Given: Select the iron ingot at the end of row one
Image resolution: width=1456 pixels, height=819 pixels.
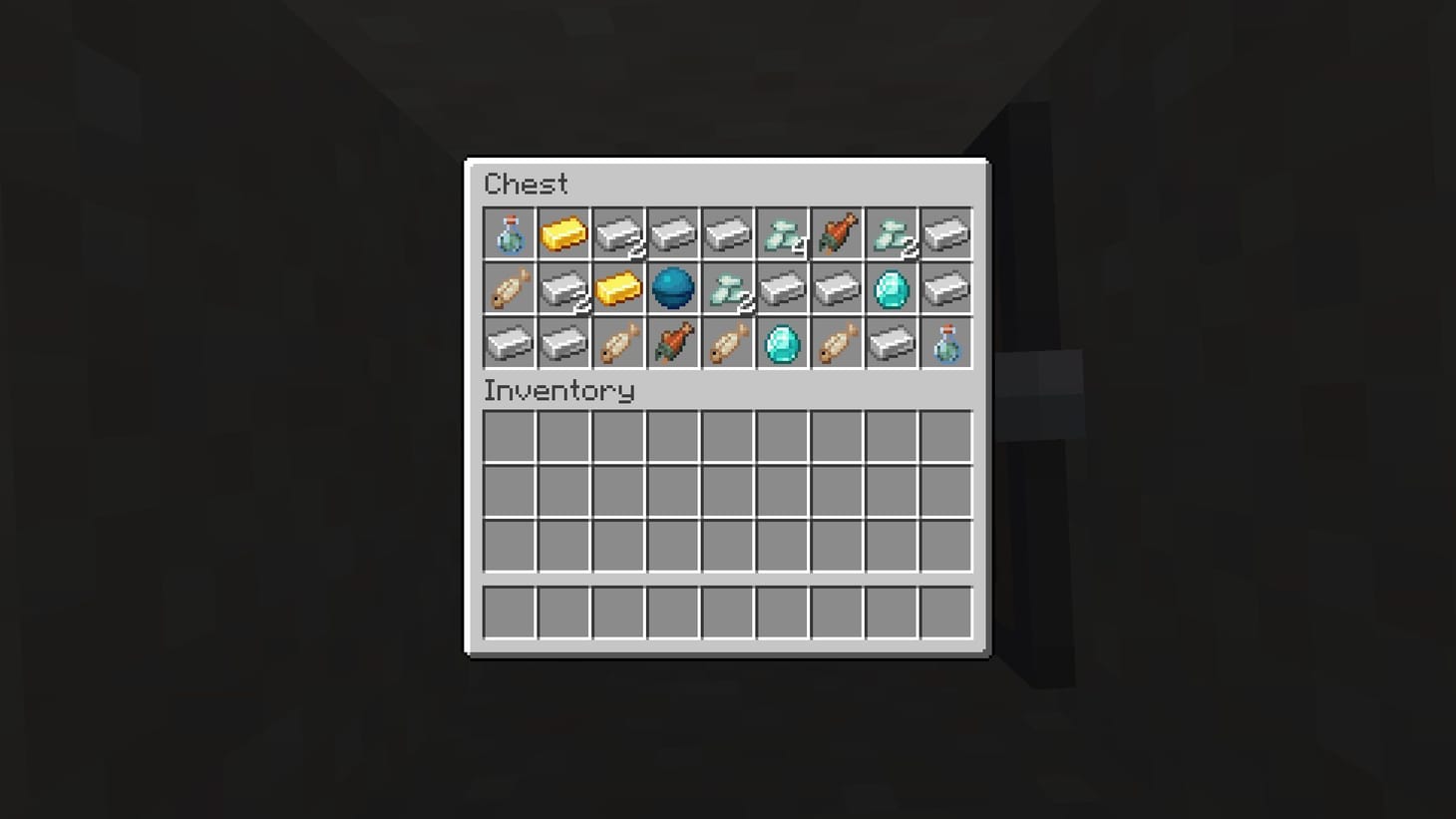Looking at the screenshot, I should pyautogui.click(x=945, y=233).
